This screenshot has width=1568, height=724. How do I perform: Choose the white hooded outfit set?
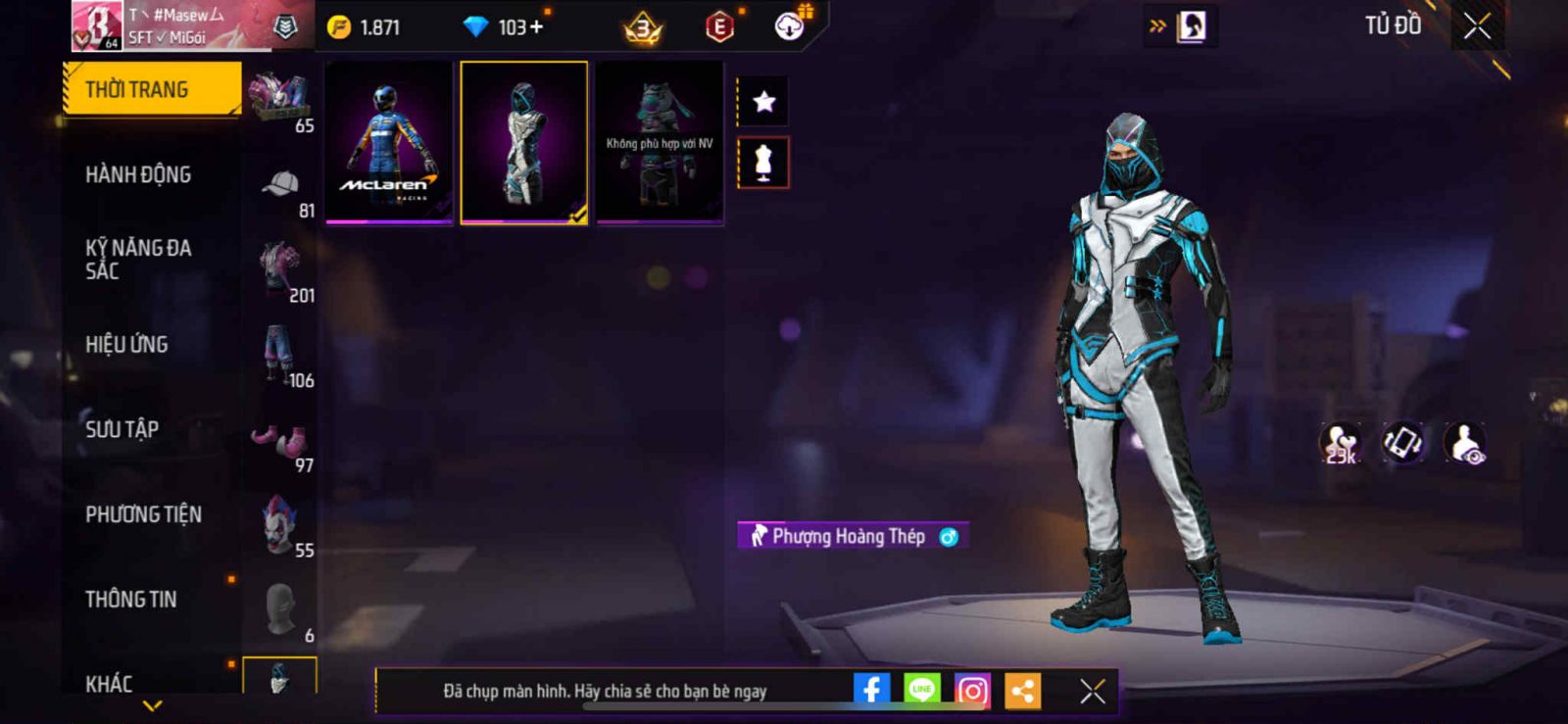[523, 142]
